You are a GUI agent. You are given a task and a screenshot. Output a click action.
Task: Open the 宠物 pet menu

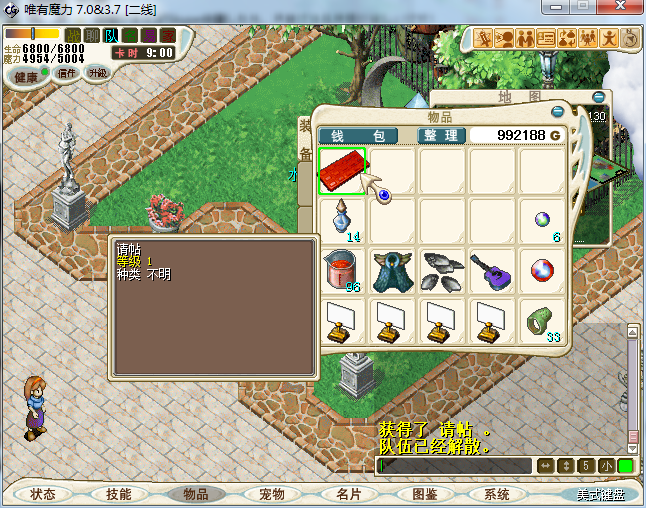coord(272,494)
